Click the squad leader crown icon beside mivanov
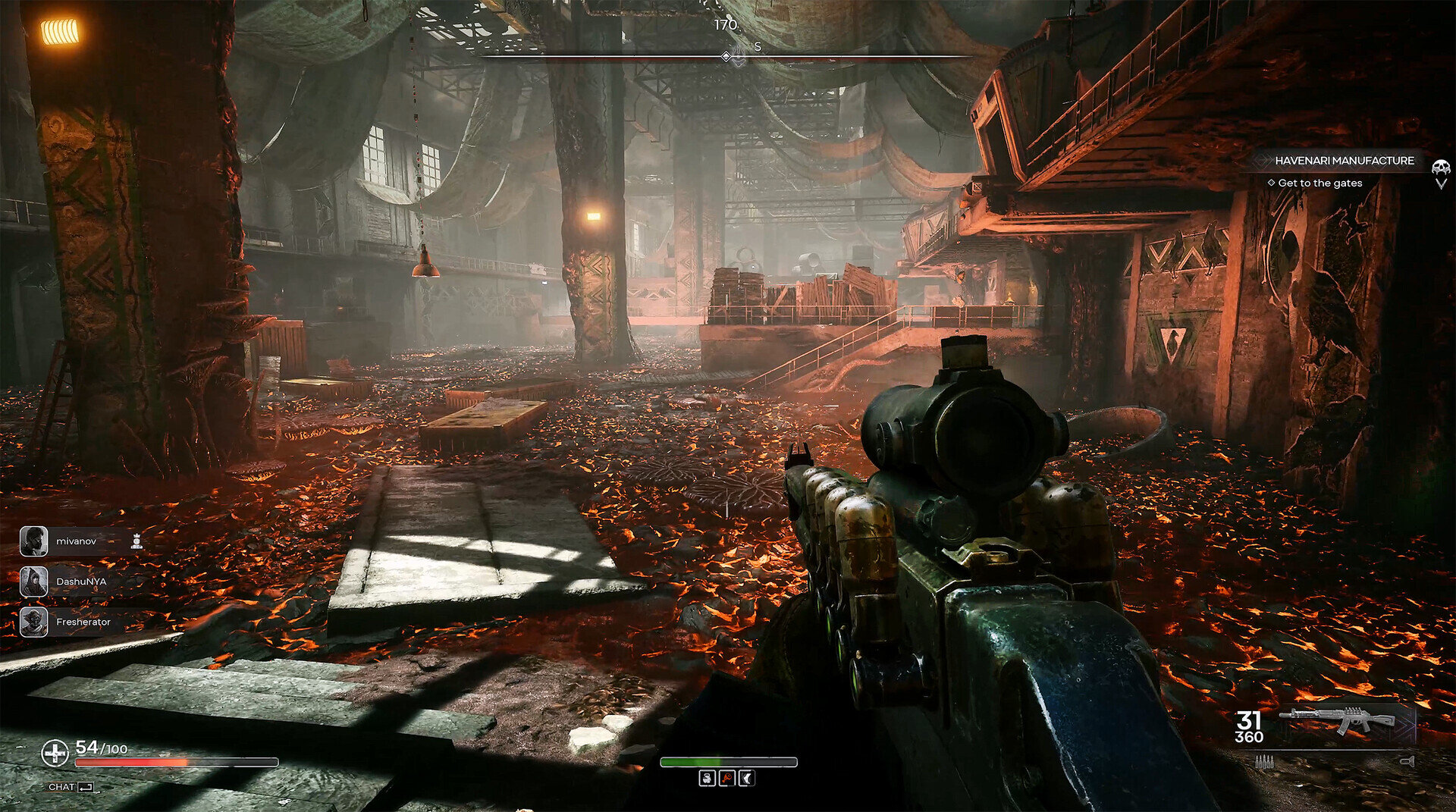Viewport: 1456px width, 812px height. pos(136,541)
